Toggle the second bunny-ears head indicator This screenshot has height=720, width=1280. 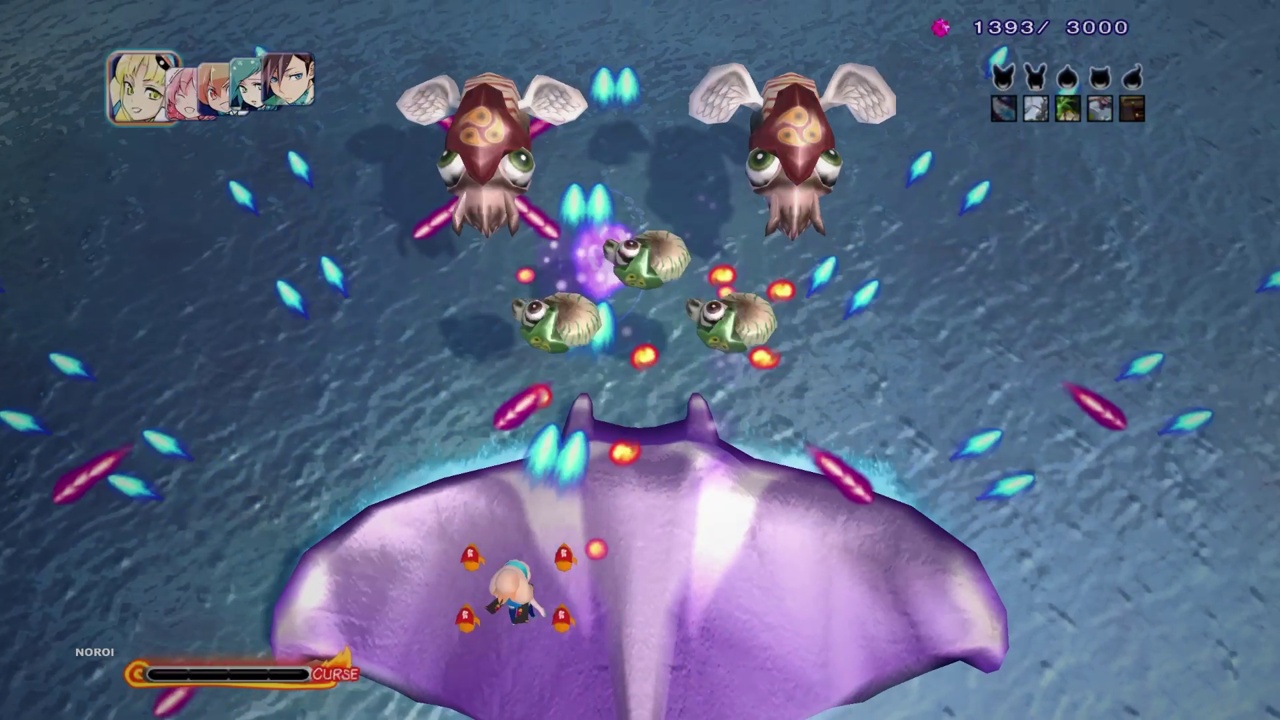tap(1035, 78)
